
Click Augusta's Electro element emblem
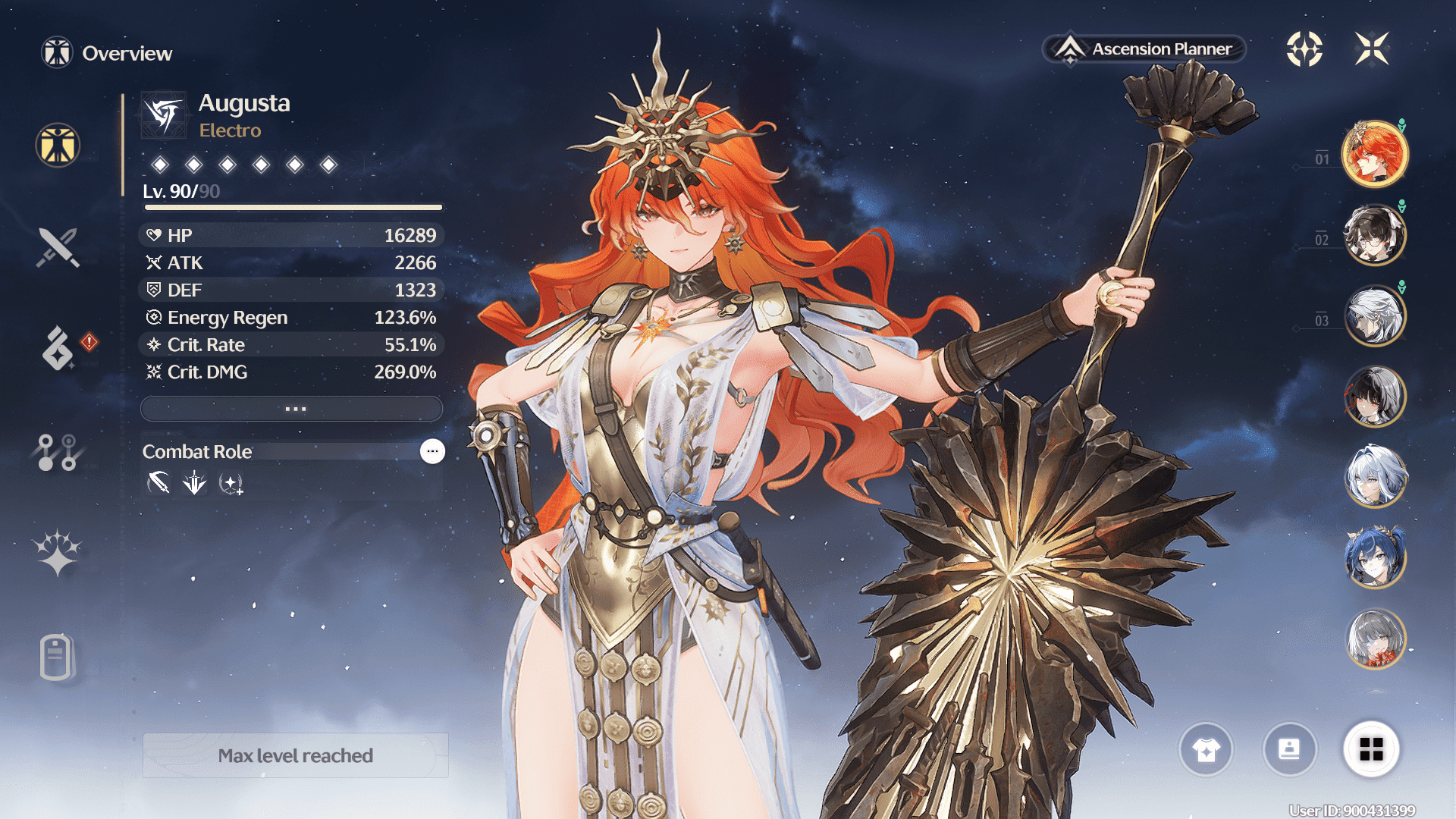[x=164, y=115]
